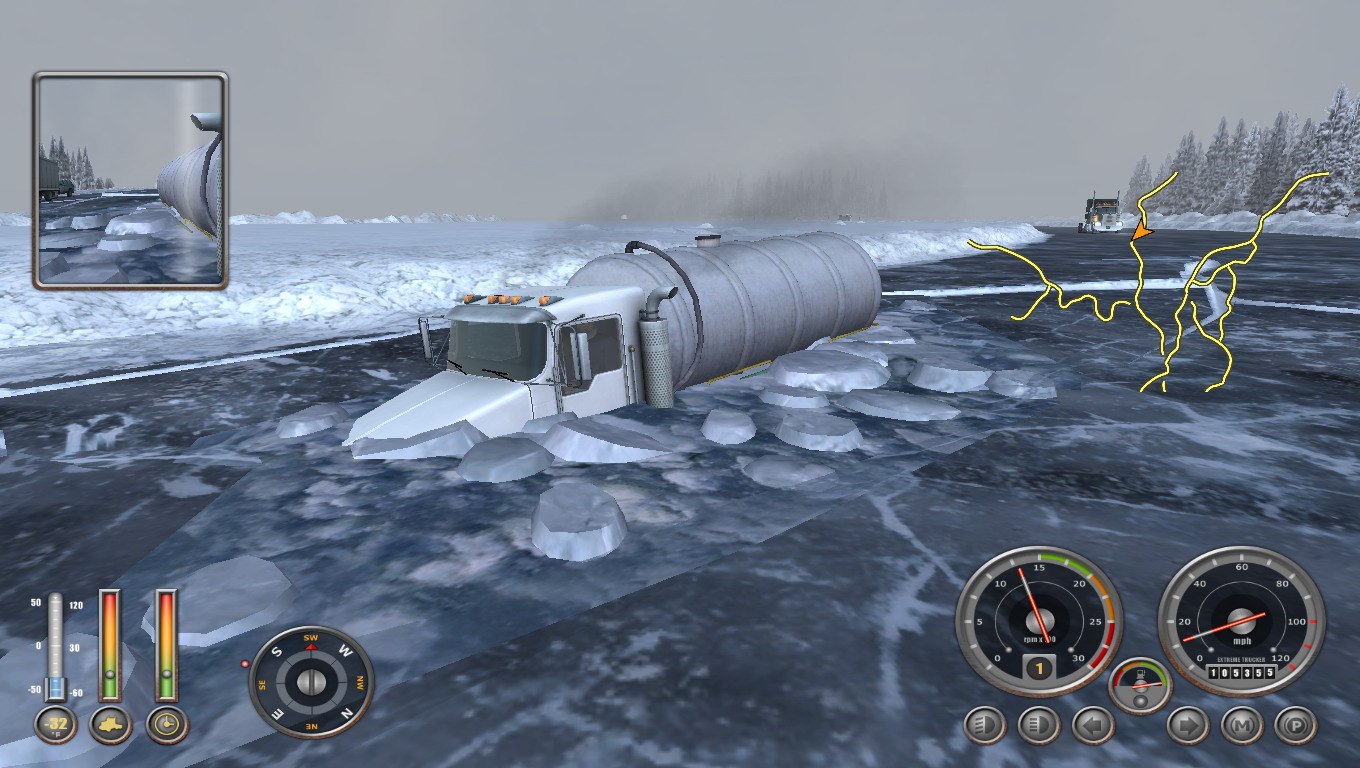The image size is (1360, 768).
Task: Click the yellow clock time icon
Action: [x=167, y=725]
